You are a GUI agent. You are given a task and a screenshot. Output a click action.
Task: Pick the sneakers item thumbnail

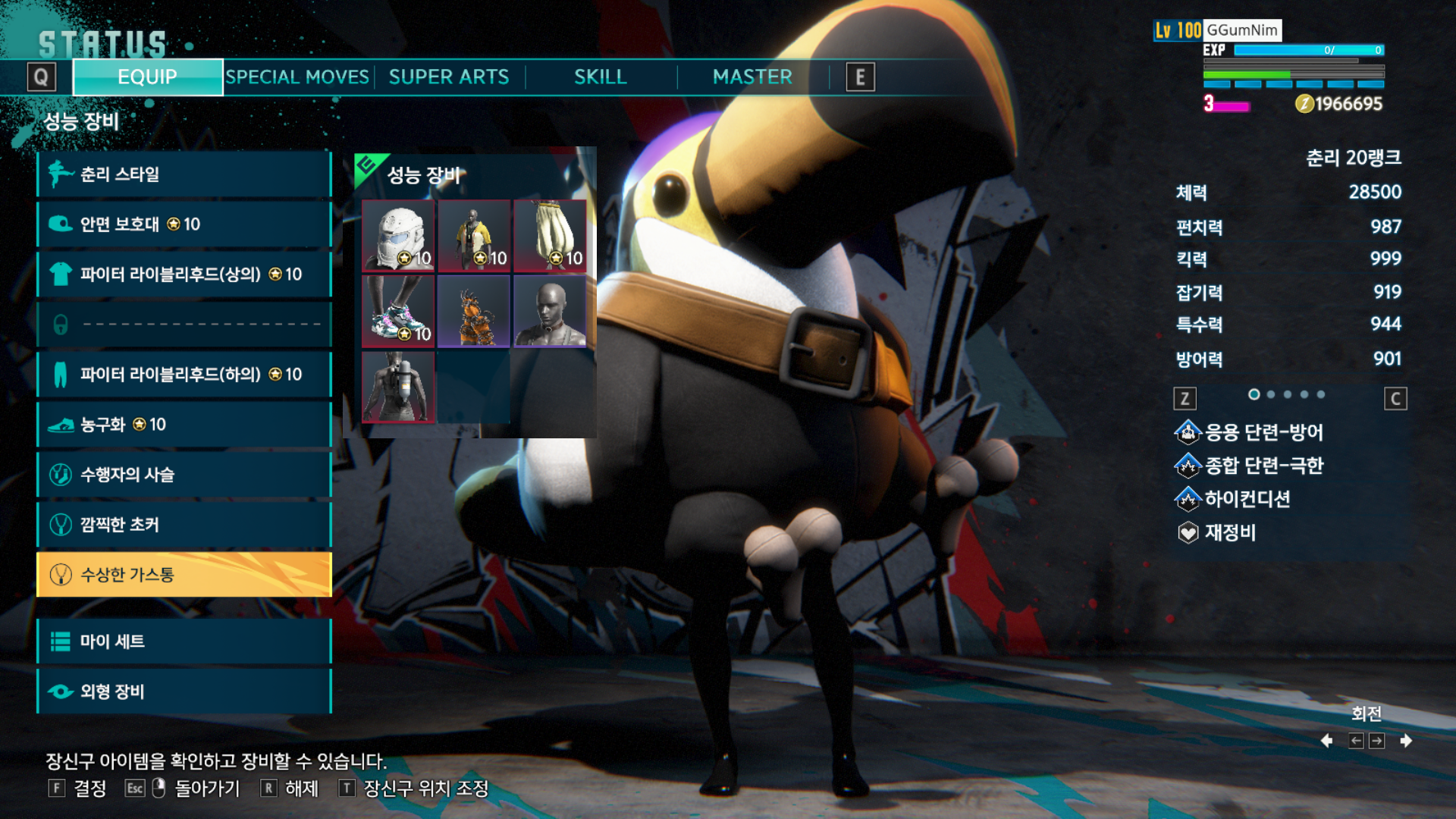[x=398, y=312]
